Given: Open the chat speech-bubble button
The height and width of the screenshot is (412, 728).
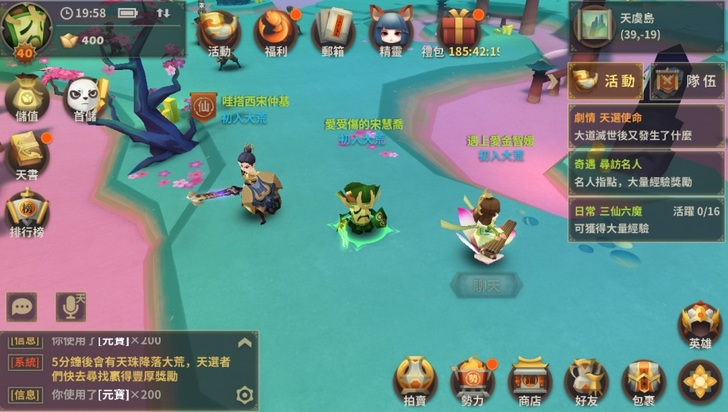Looking at the screenshot, I should (x=22, y=307).
